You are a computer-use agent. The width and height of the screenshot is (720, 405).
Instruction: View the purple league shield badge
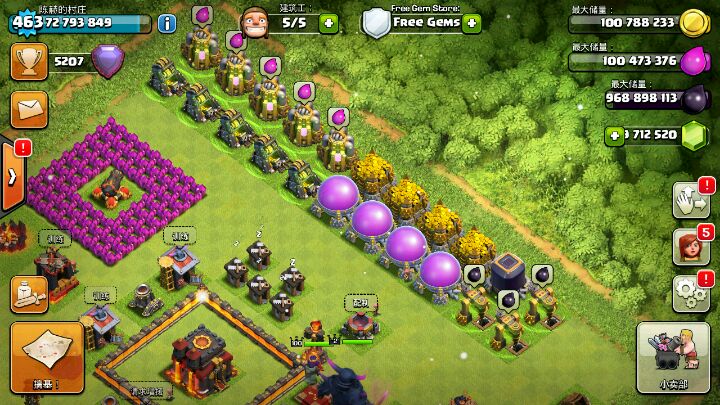108,63
